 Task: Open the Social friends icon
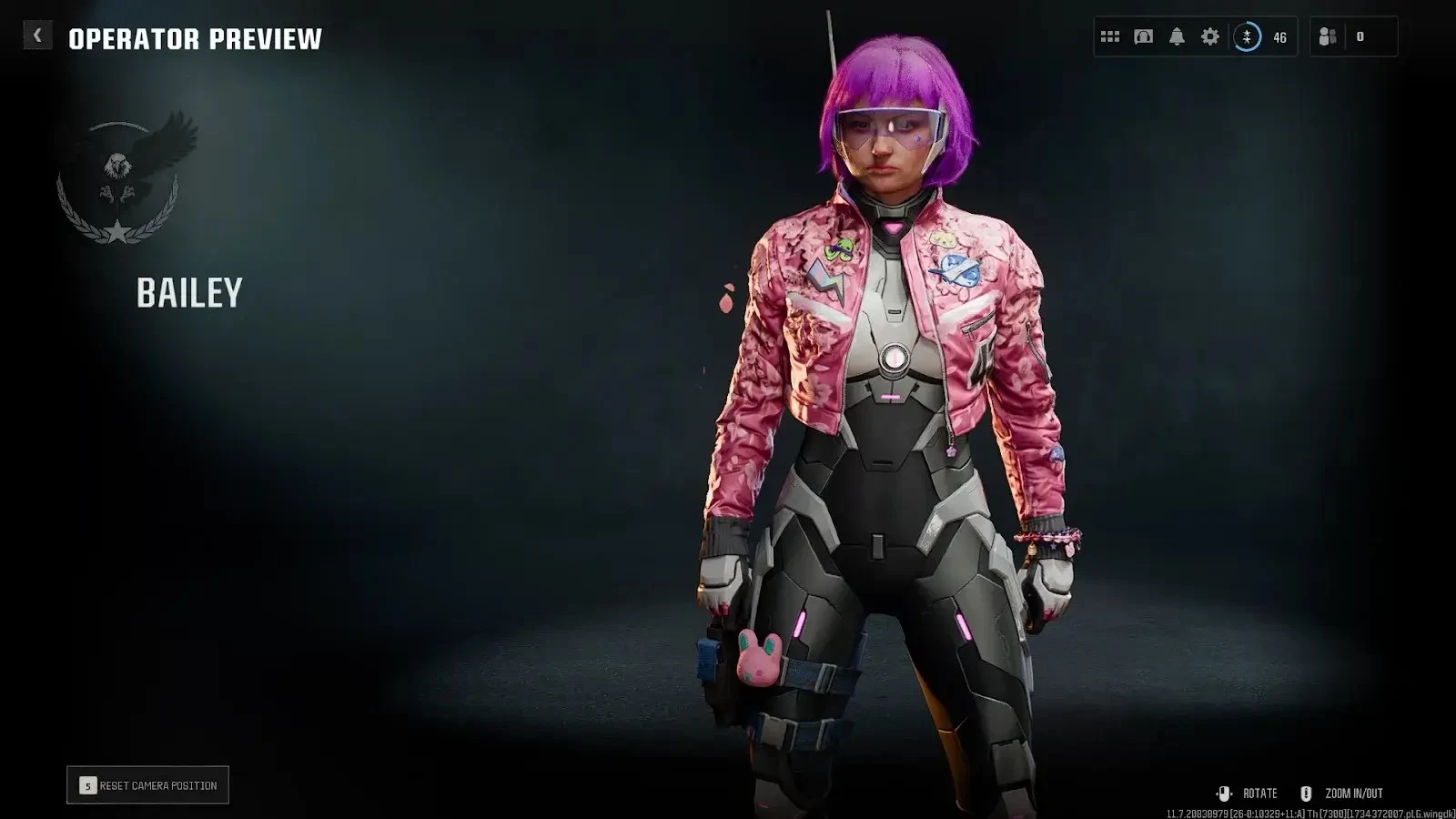[1326, 37]
